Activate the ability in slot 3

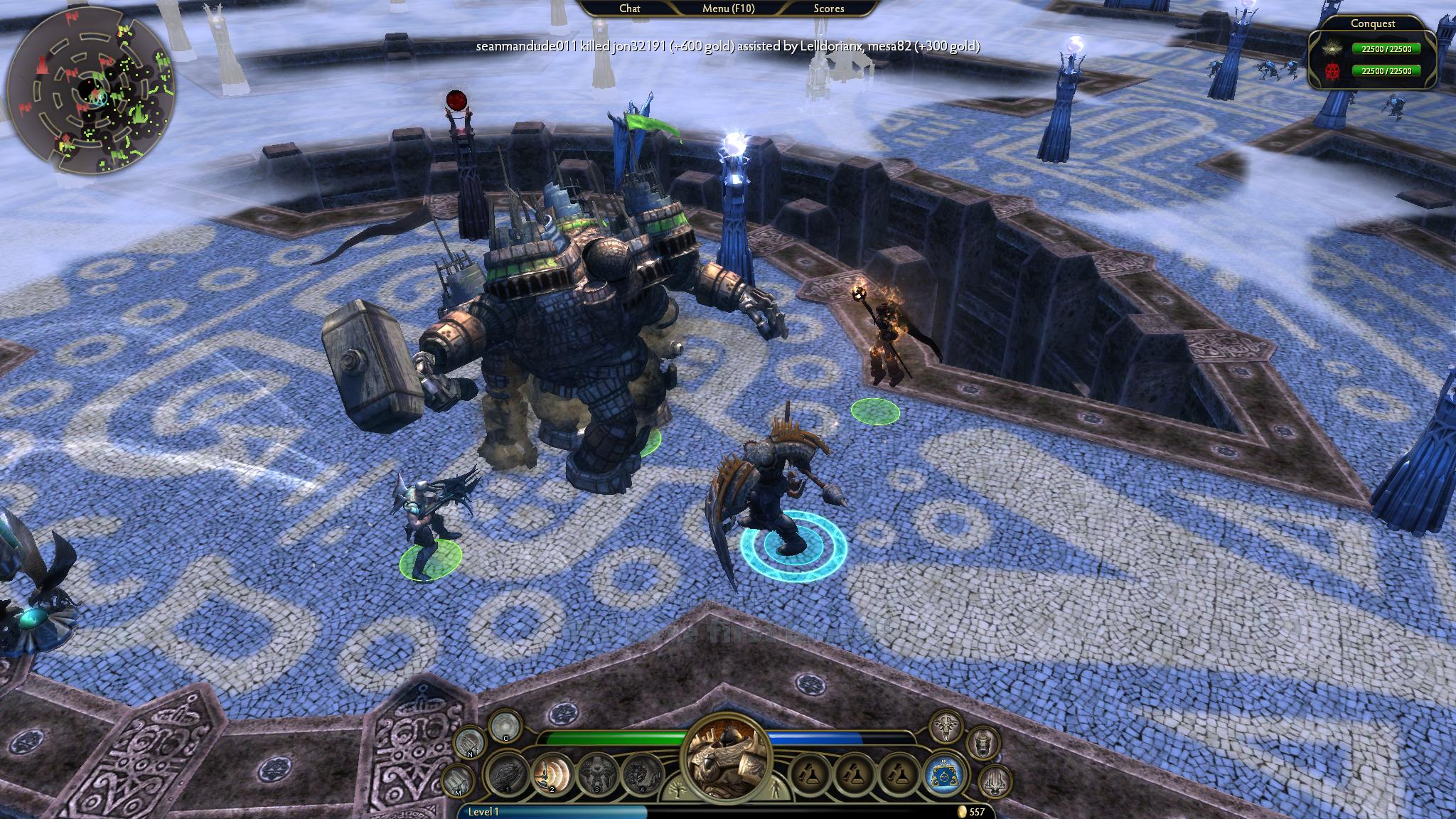597,773
